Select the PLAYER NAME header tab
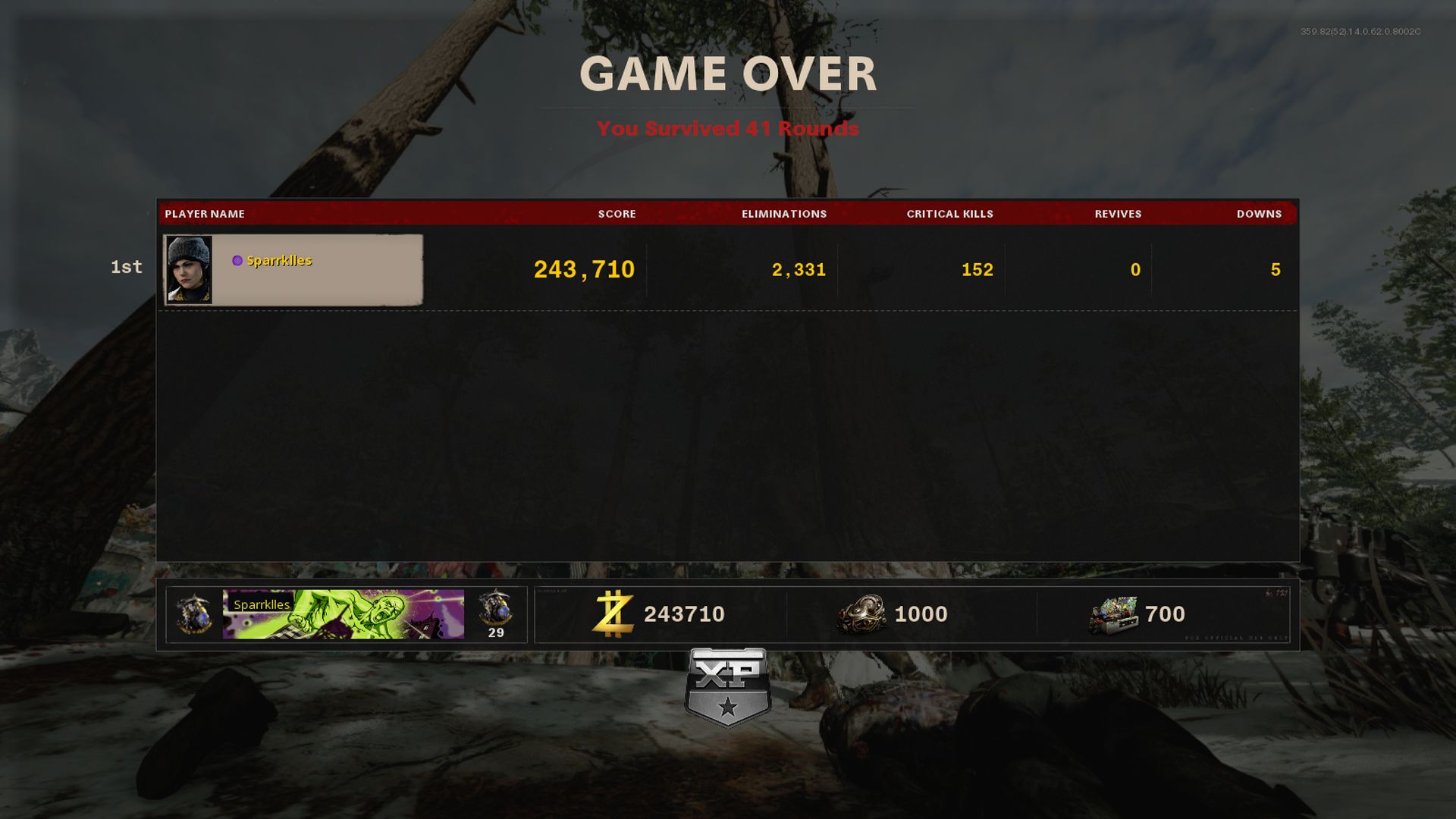 (x=205, y=214)
